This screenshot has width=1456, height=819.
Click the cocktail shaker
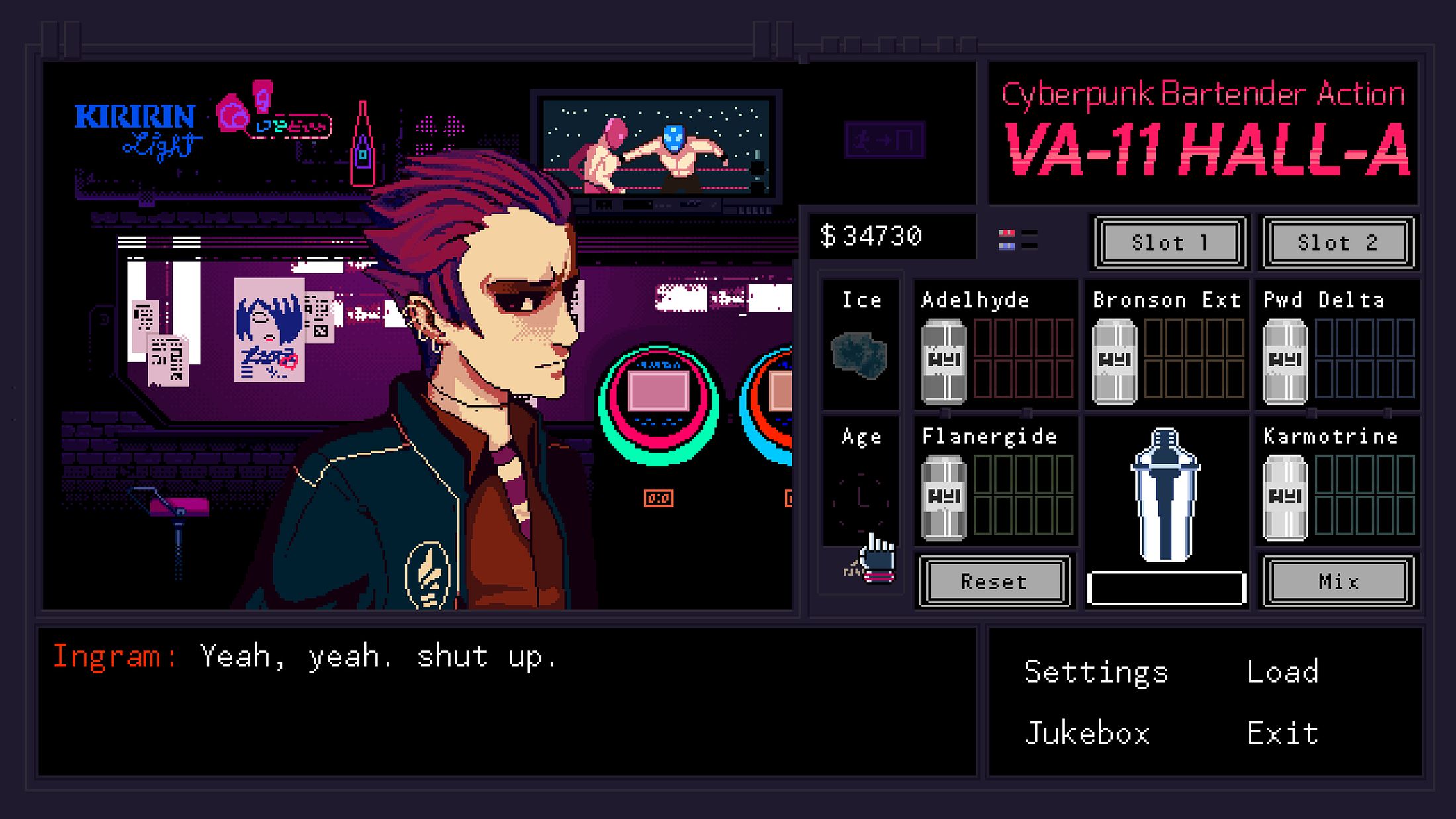coord(1165,494)
